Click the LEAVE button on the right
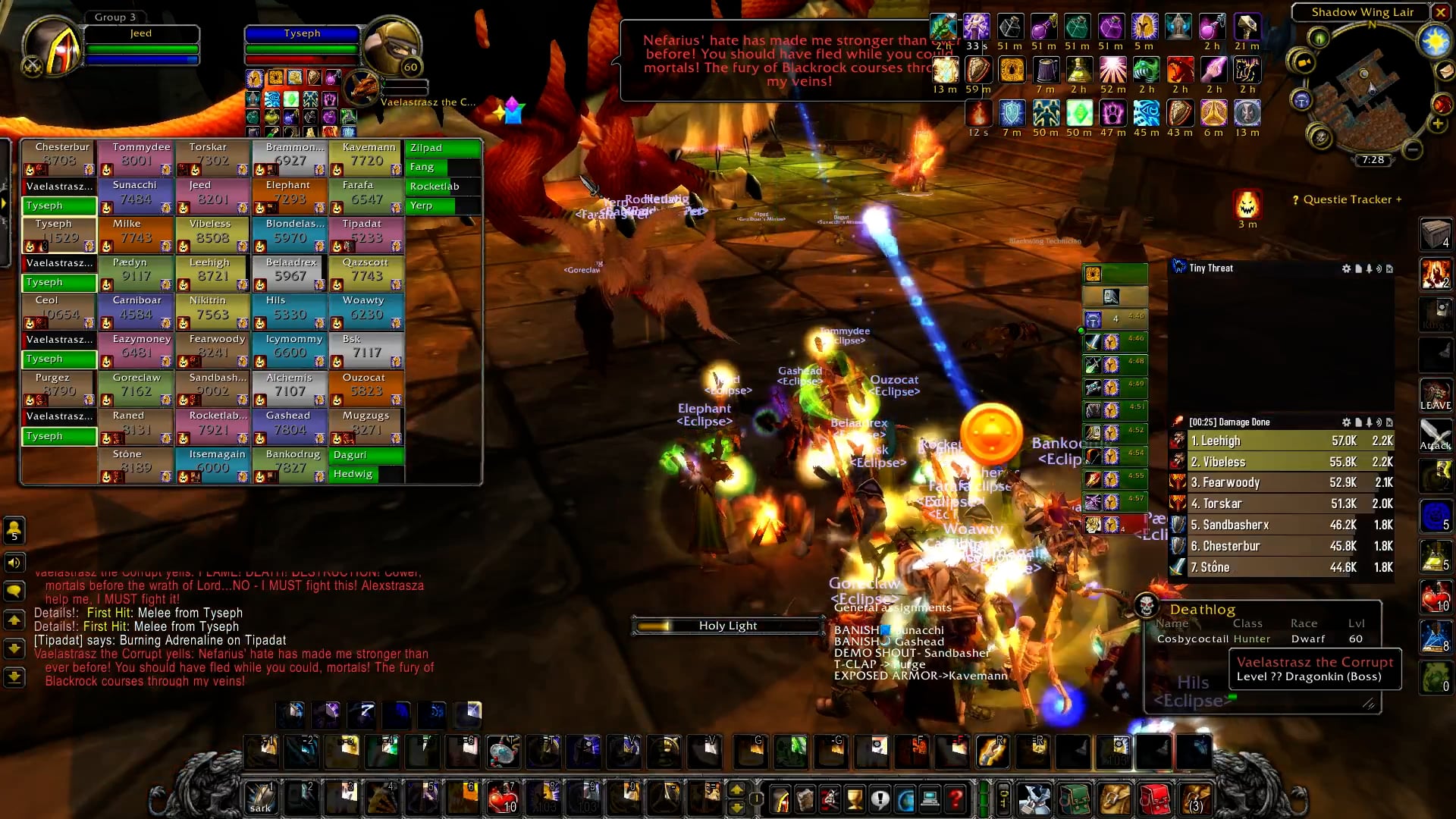Image resolution: width=1456 pixels, height=819 pixels. pyautogui.click(x=1436, y=396)
